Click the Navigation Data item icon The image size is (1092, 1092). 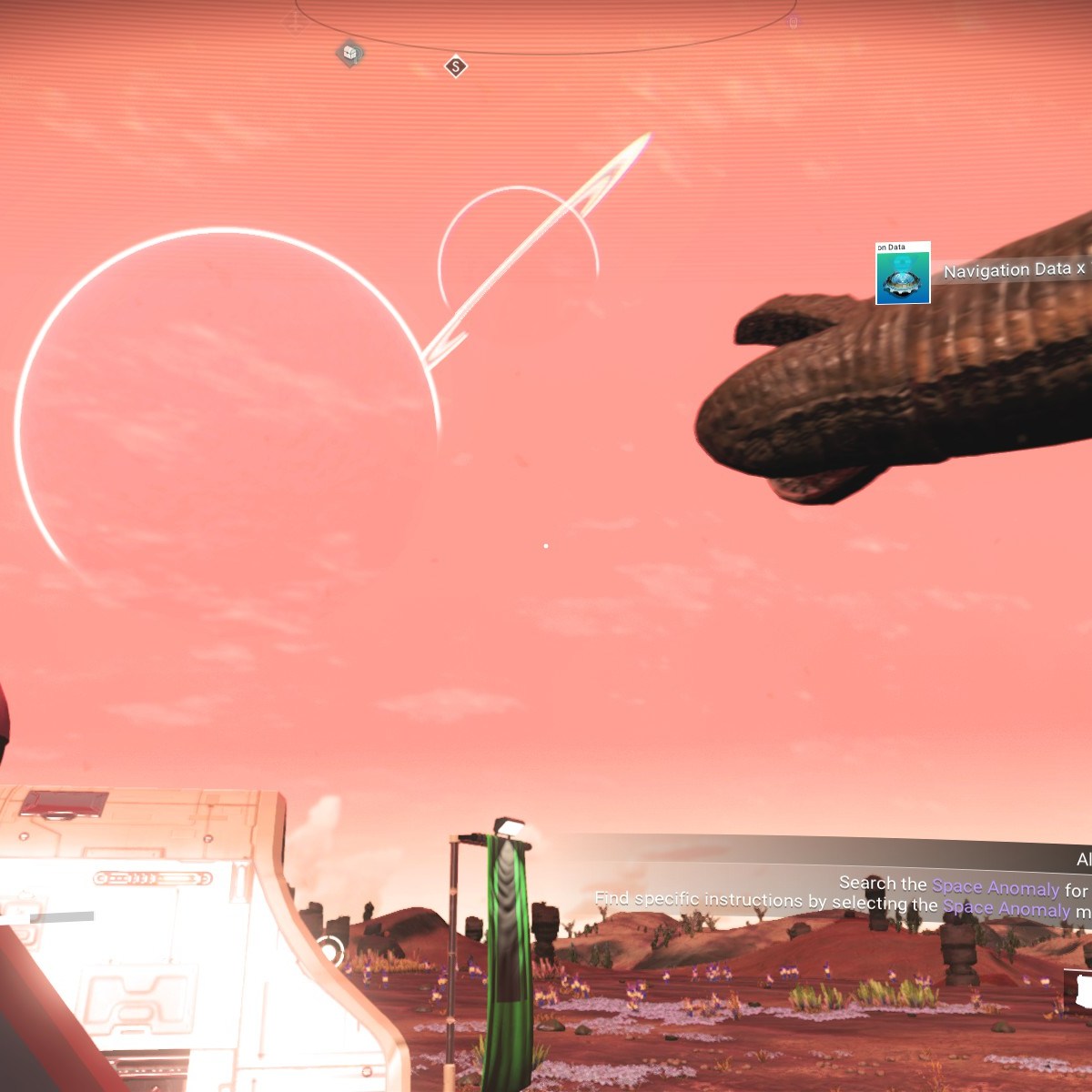coord(903,273)
